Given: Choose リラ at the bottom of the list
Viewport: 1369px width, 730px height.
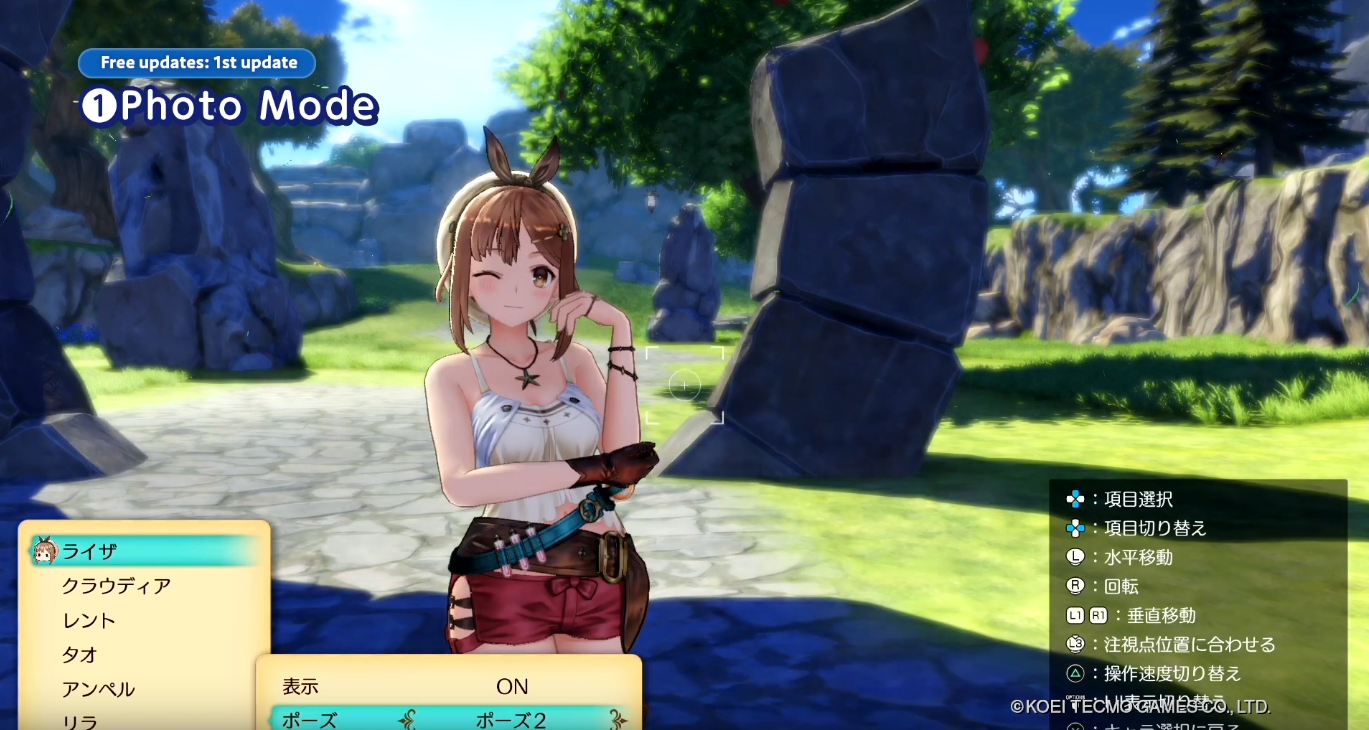Looking at the screenshot, I should click(x=80, y=720).
